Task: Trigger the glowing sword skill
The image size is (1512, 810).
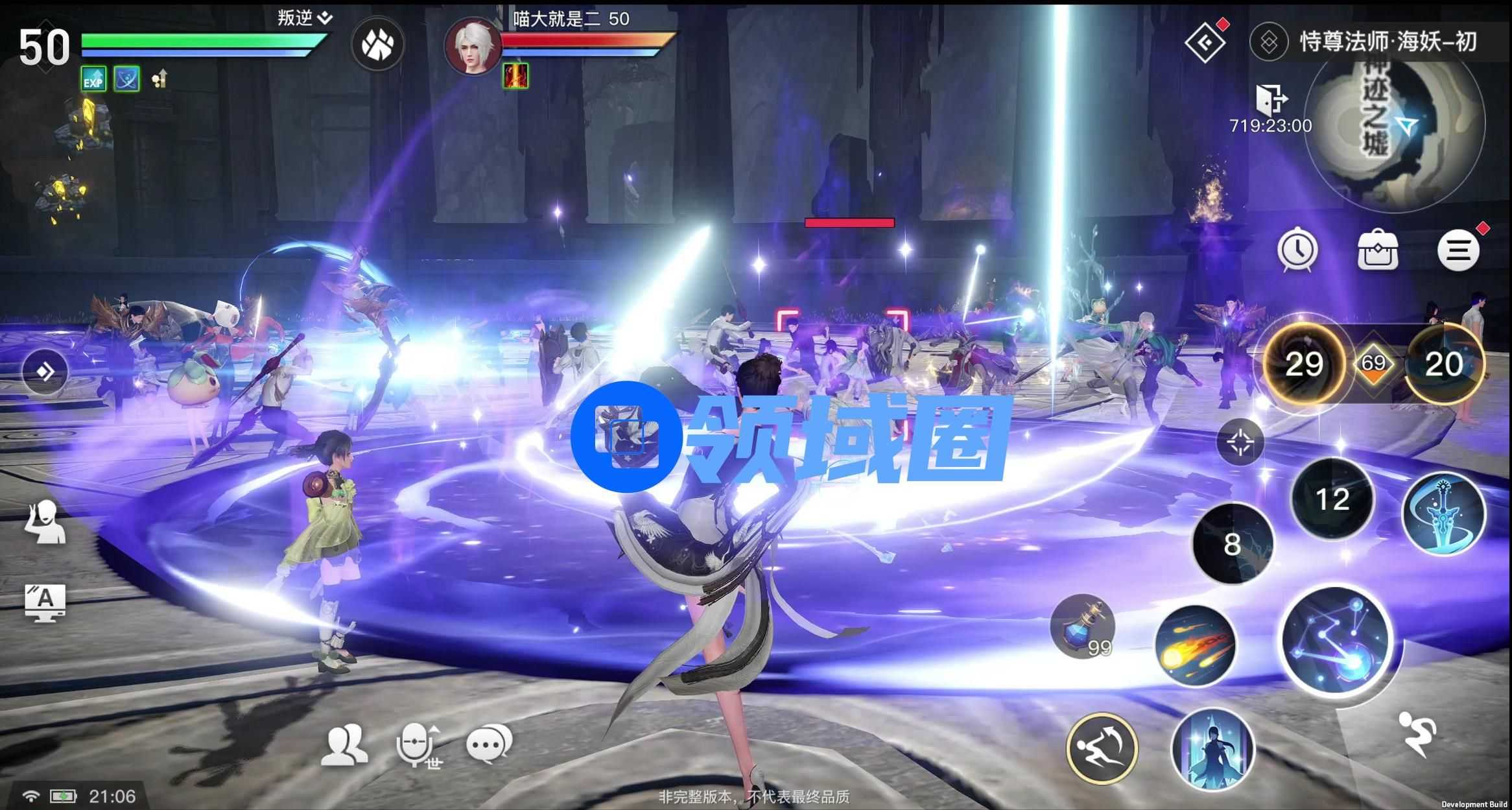Action: 1443,513
